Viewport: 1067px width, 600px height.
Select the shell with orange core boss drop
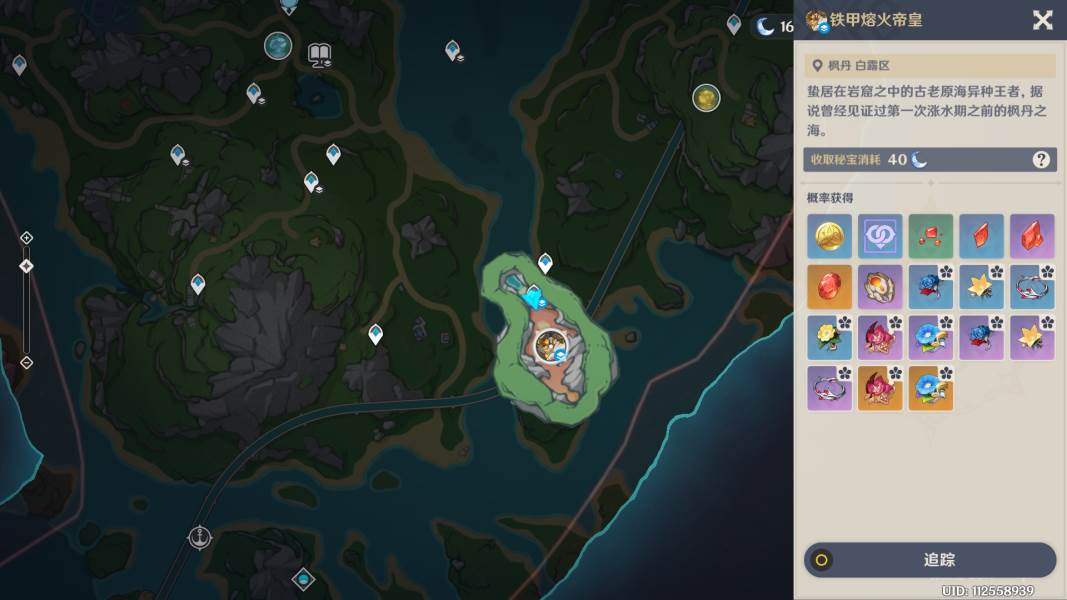coord(880,287)
